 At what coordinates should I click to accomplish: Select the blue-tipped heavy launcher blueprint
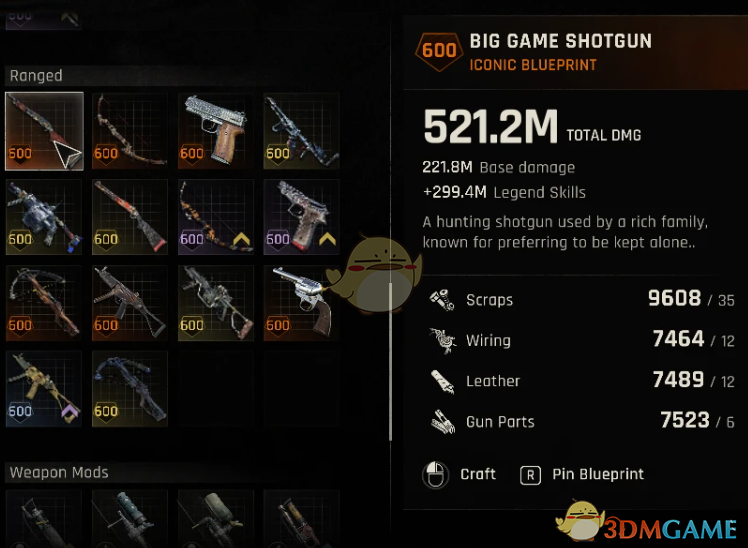(x=44, y=217)
